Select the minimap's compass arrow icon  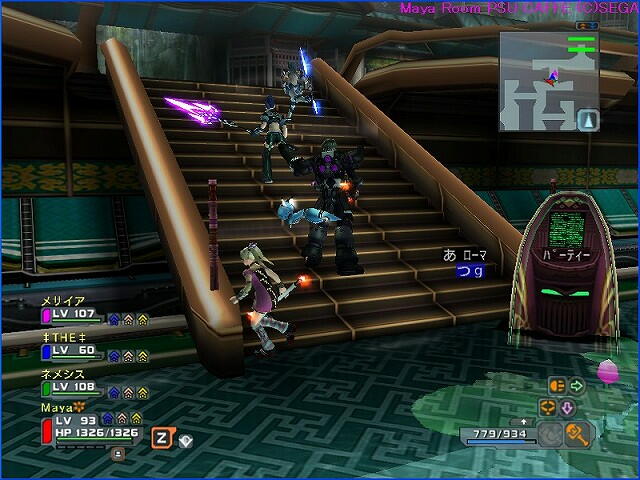(589, 119)
